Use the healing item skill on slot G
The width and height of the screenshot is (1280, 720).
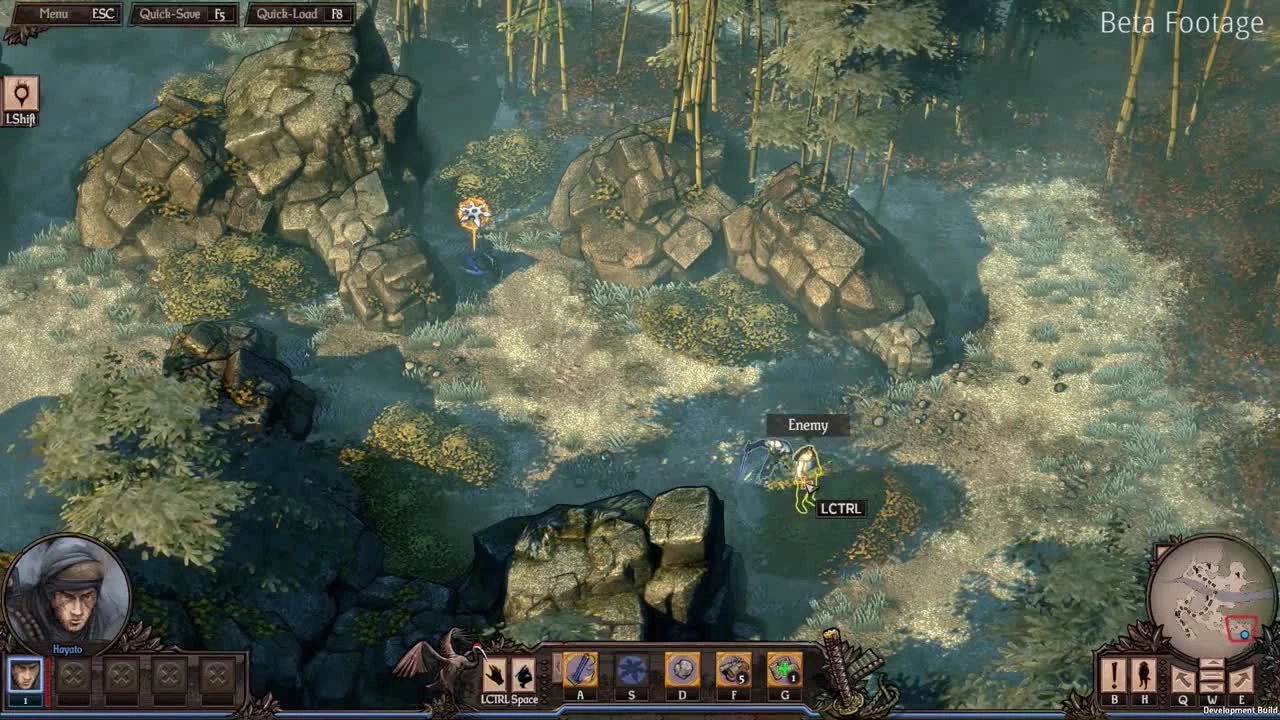(785, 668)
